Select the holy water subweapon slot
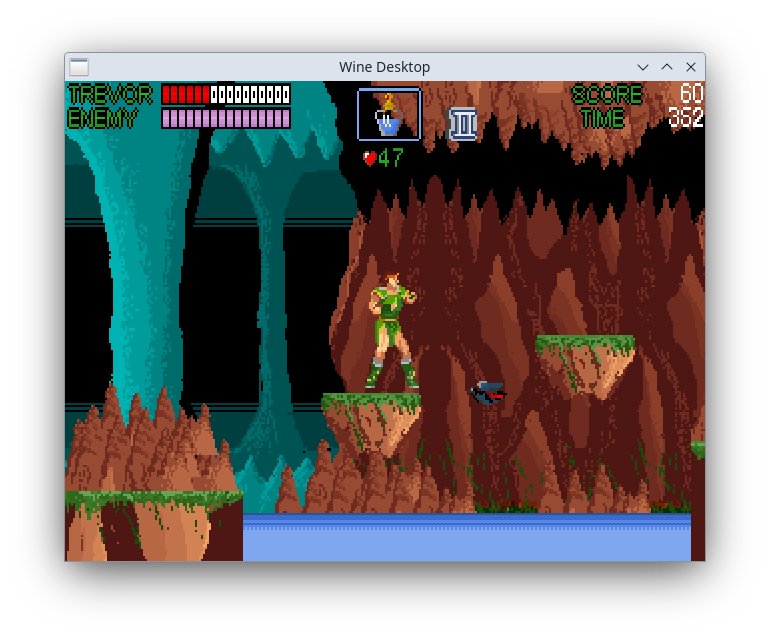This screenshot has height=638, width=770. 389,115
